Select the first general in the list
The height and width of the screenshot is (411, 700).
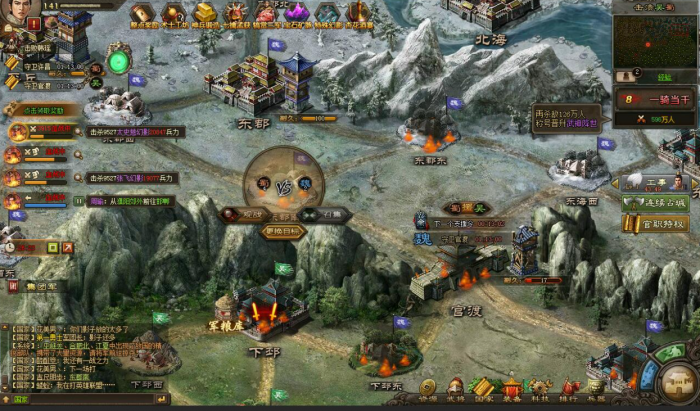click(x=18, y=131)
